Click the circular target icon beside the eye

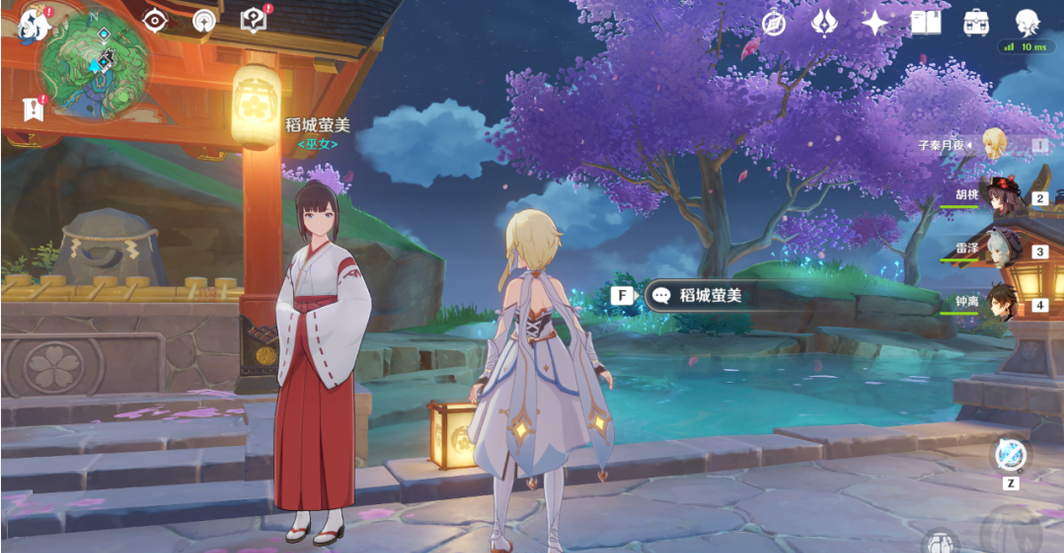click(x=204, y=20)
